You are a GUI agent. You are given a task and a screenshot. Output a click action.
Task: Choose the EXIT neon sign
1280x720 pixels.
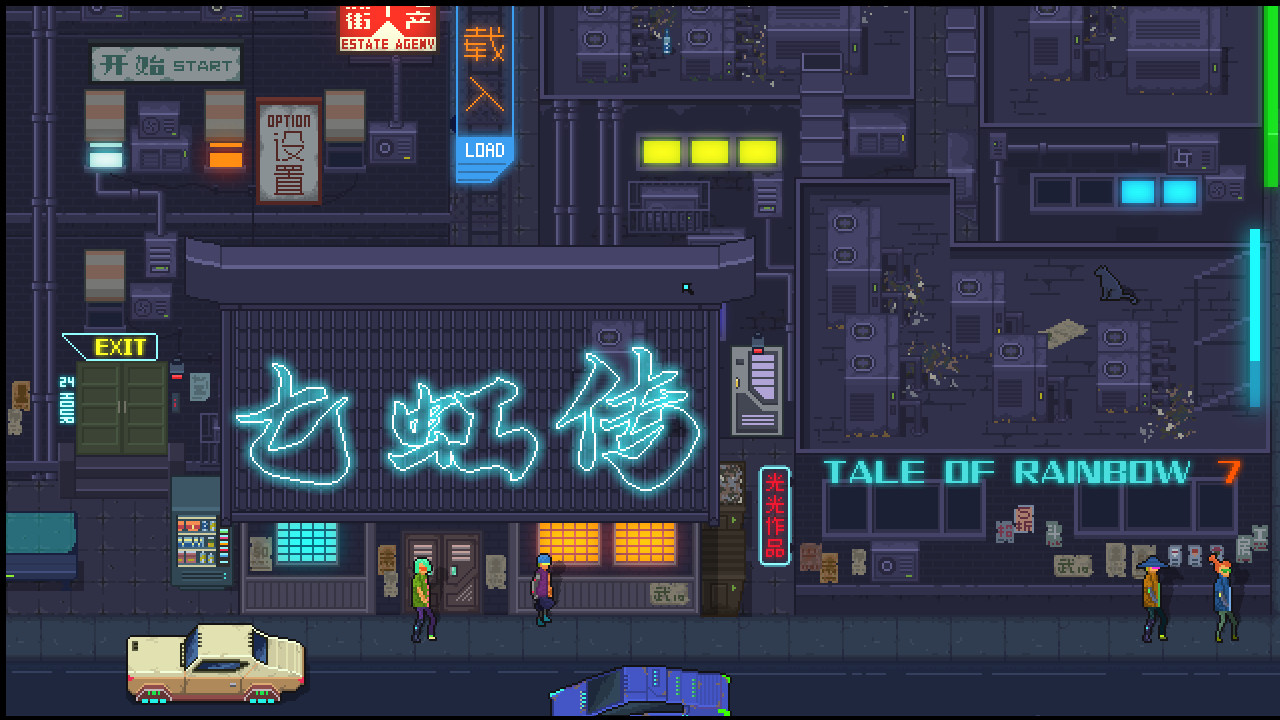tap(118, 348)
